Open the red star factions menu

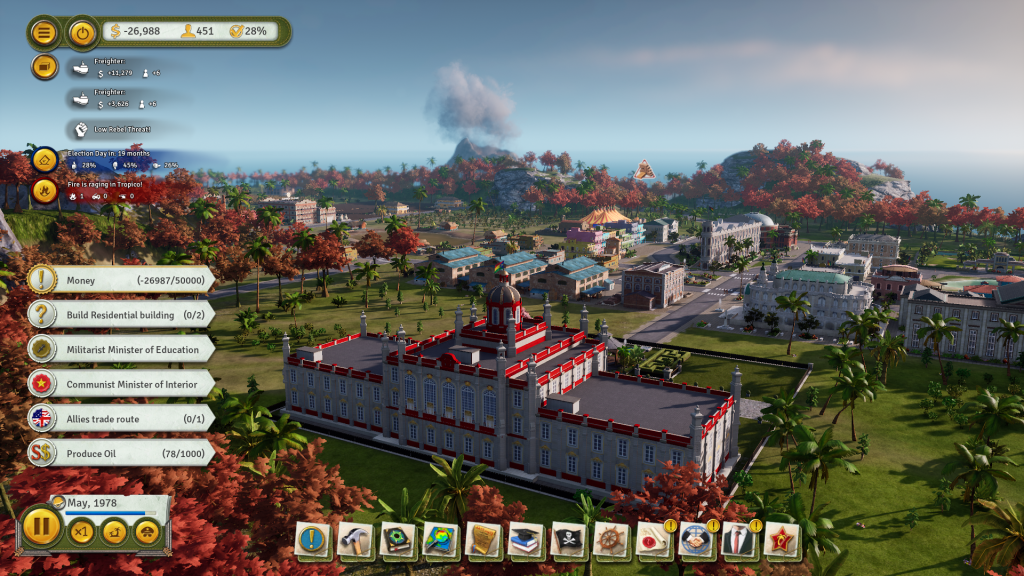point(781,541)
